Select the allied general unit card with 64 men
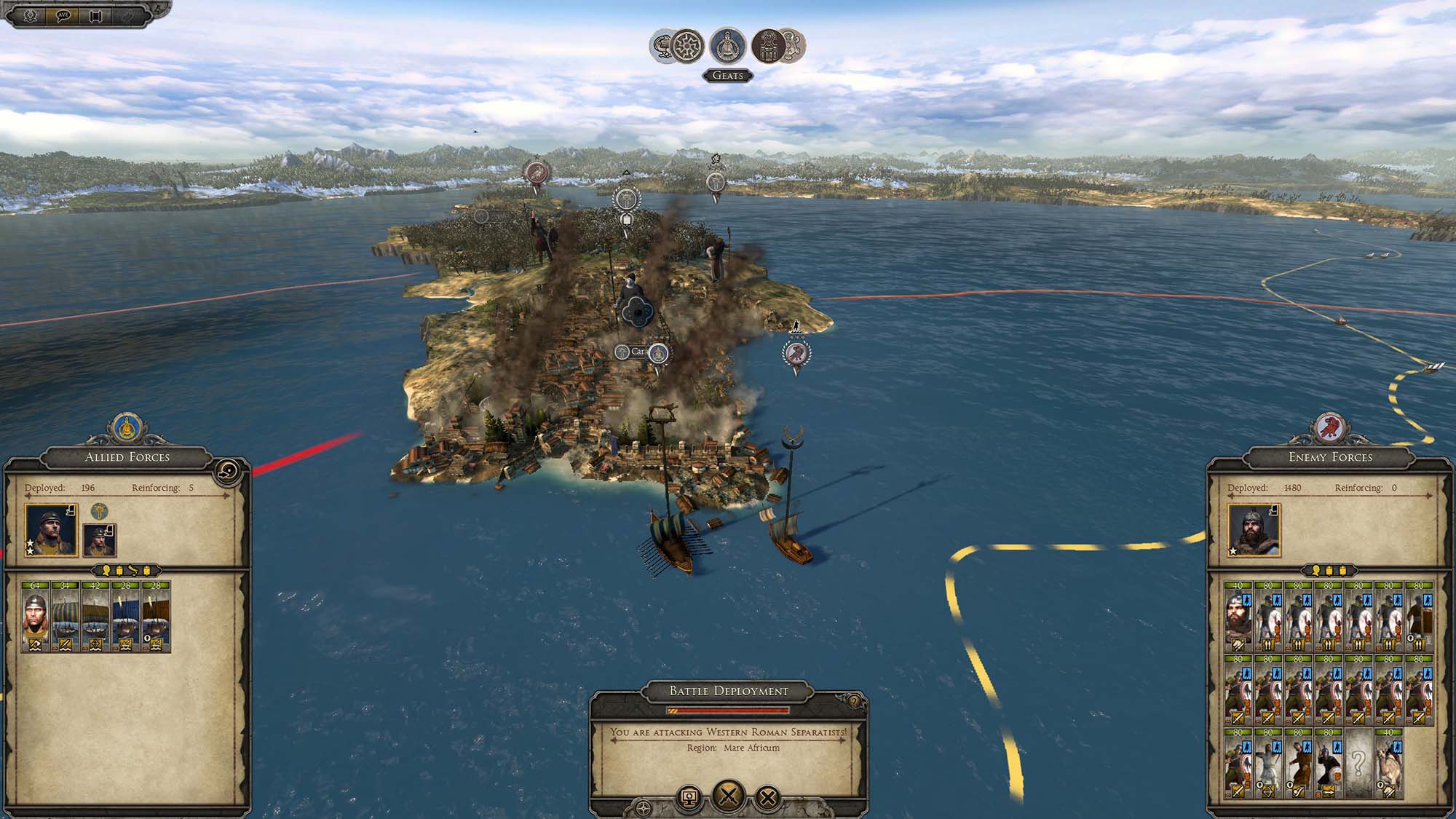 36,617
